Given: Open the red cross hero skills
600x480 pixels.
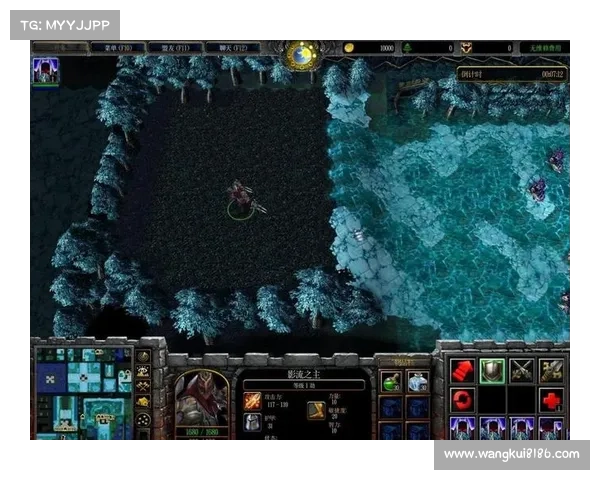Looking at the screenshot, I should [551, 401].
